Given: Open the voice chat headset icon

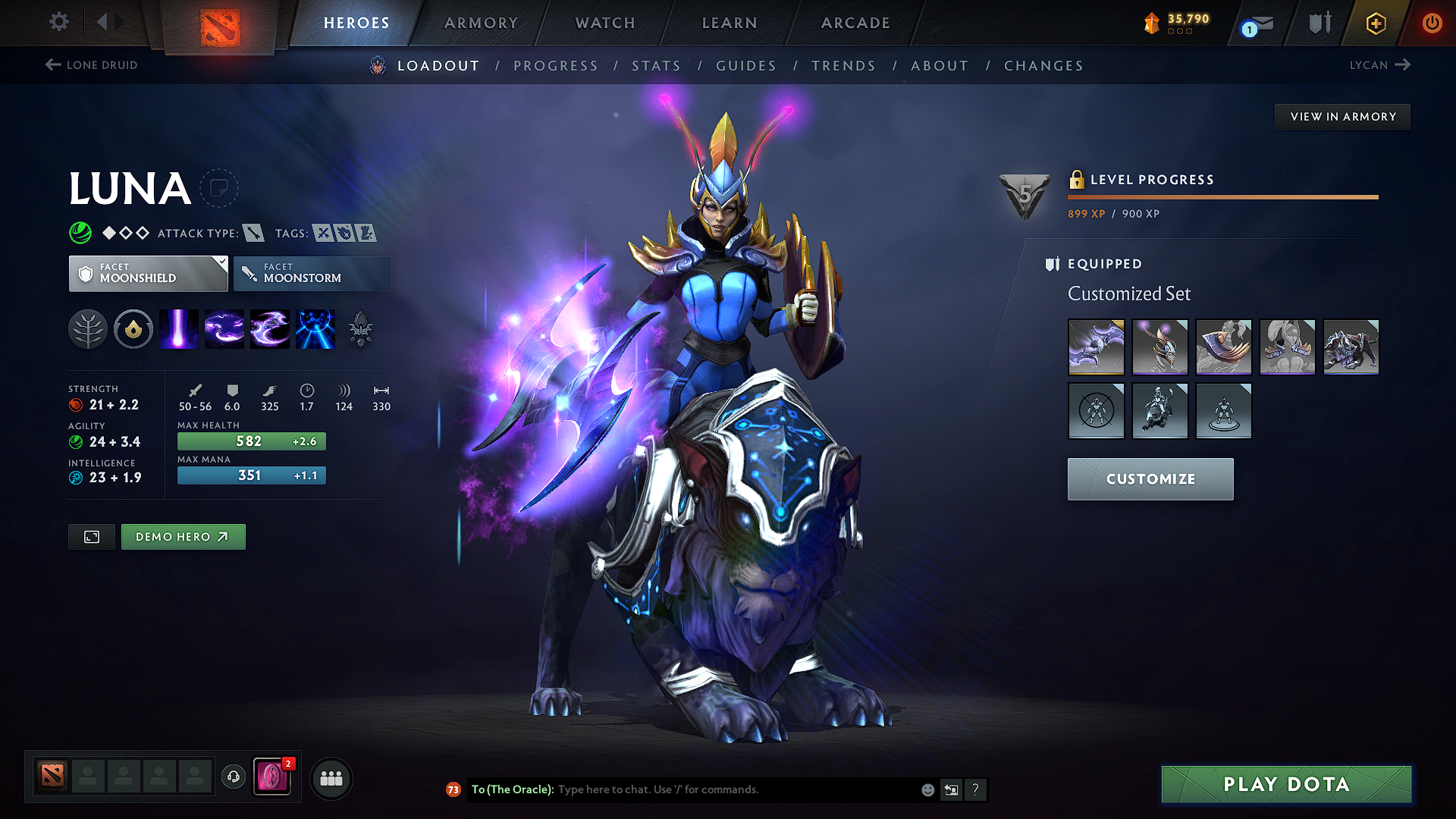Looking at the screenshot, I should (x=233, y=777).
